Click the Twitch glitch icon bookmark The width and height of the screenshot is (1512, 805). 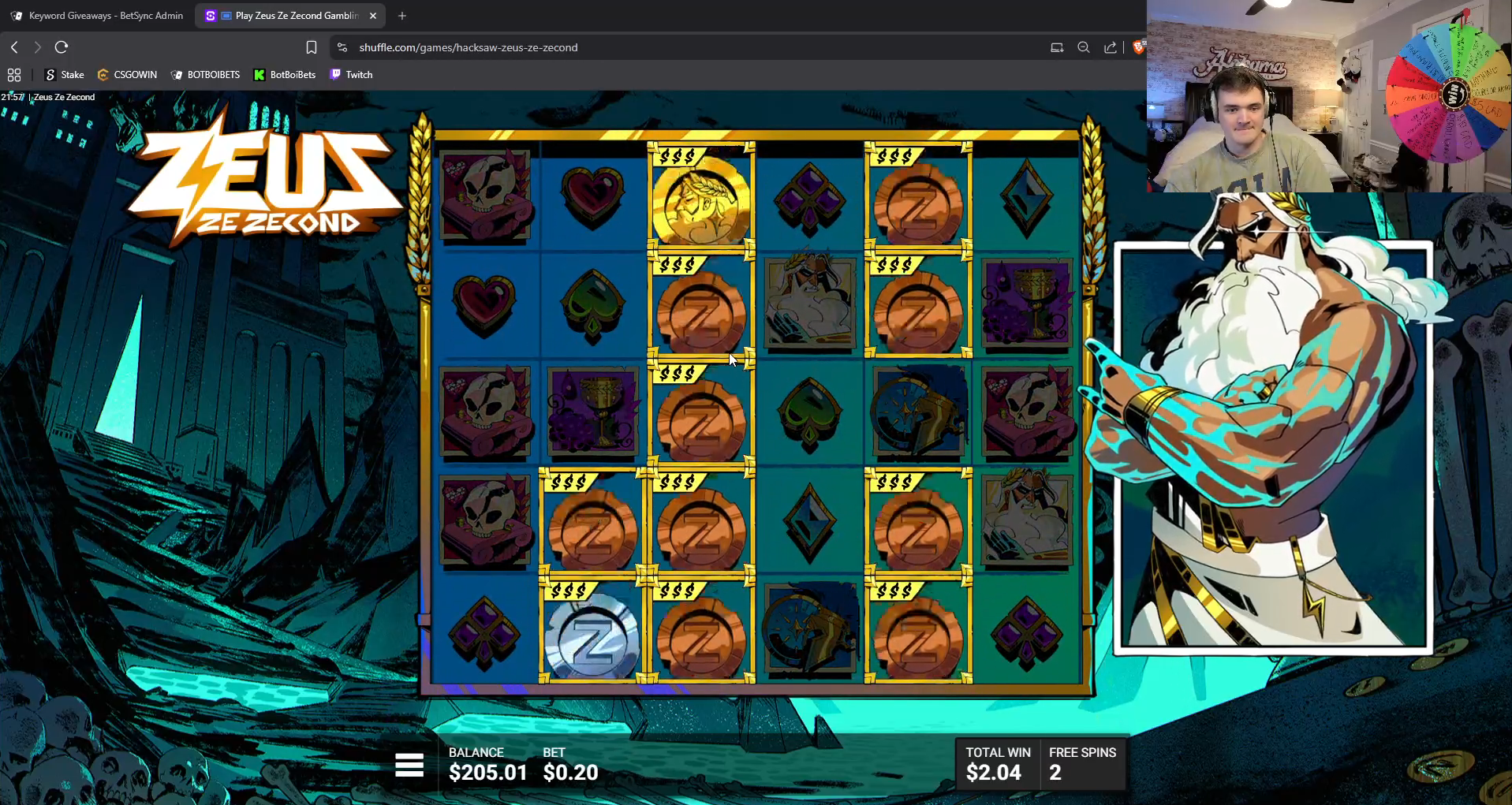coord(337,74)
